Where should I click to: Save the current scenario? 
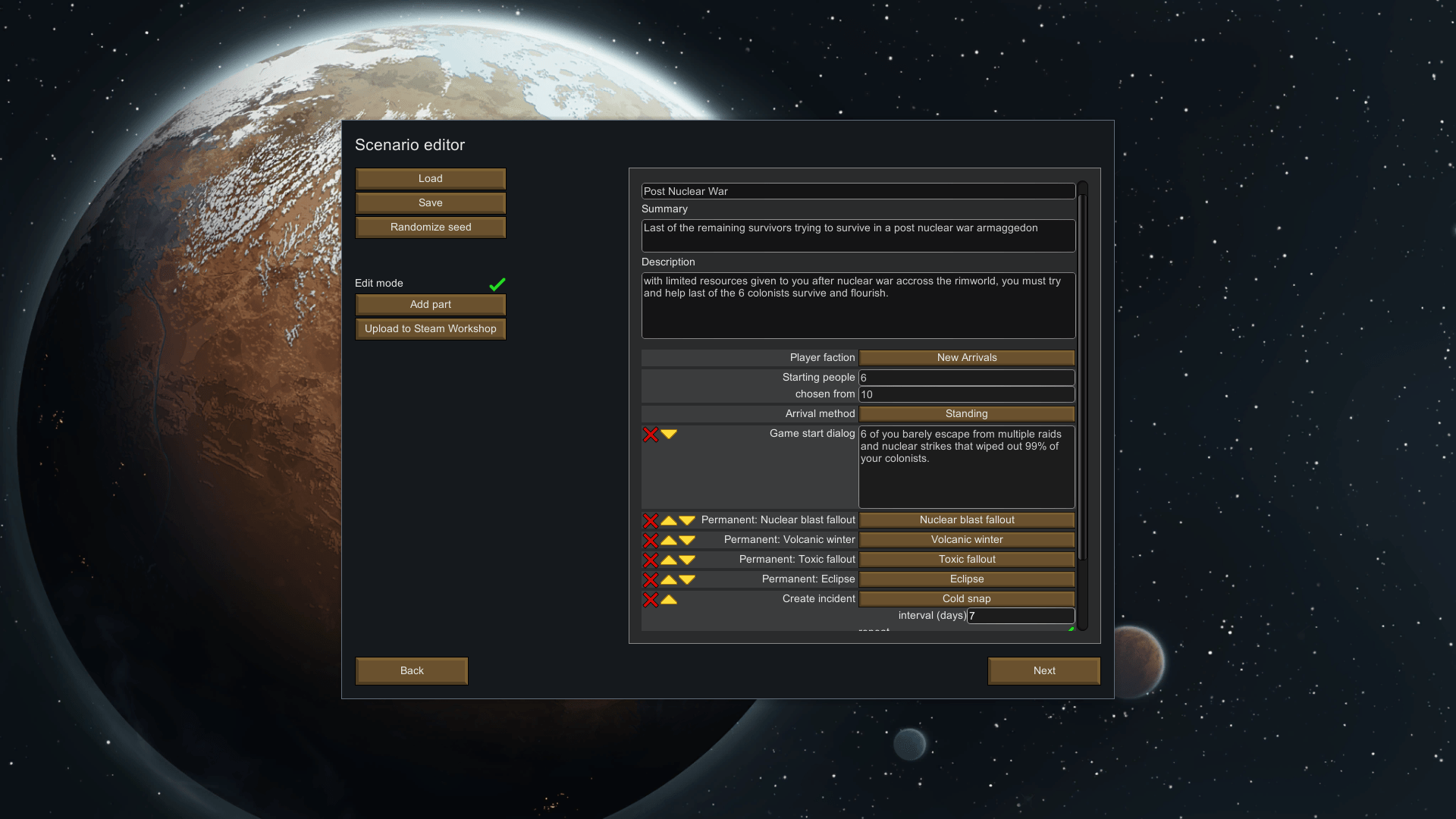[x=430, y=202]
